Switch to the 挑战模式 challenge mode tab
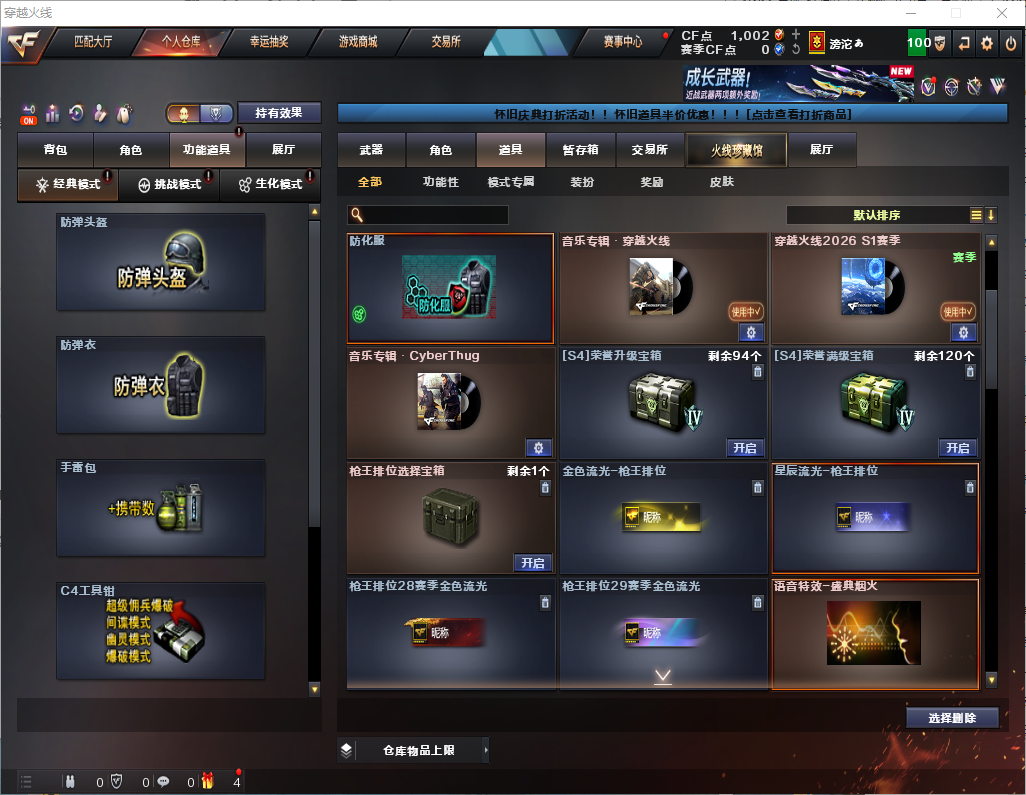1026x795 pixels. click(x=169, y=185)
